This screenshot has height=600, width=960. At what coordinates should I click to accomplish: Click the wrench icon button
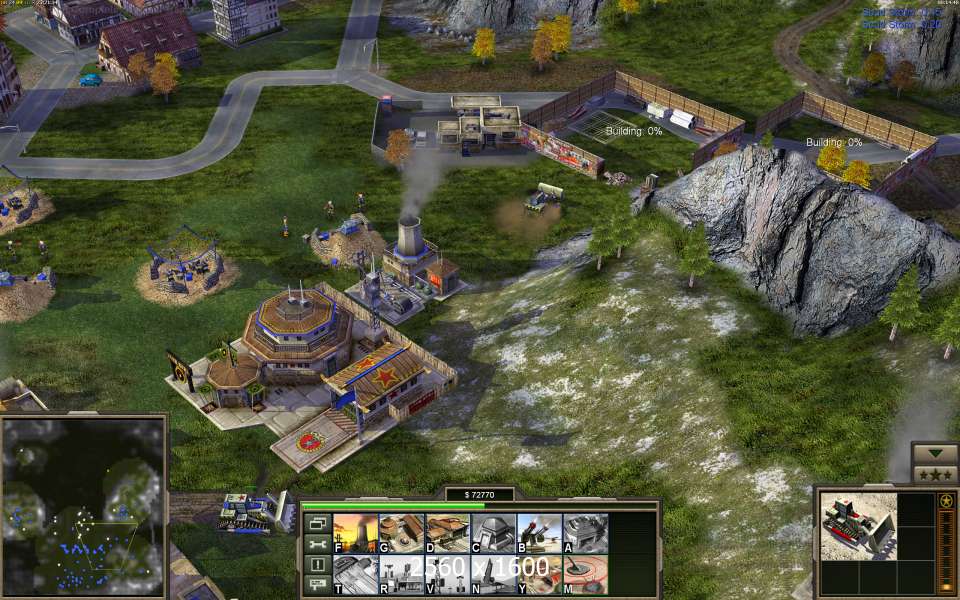(x=315, y=544)
